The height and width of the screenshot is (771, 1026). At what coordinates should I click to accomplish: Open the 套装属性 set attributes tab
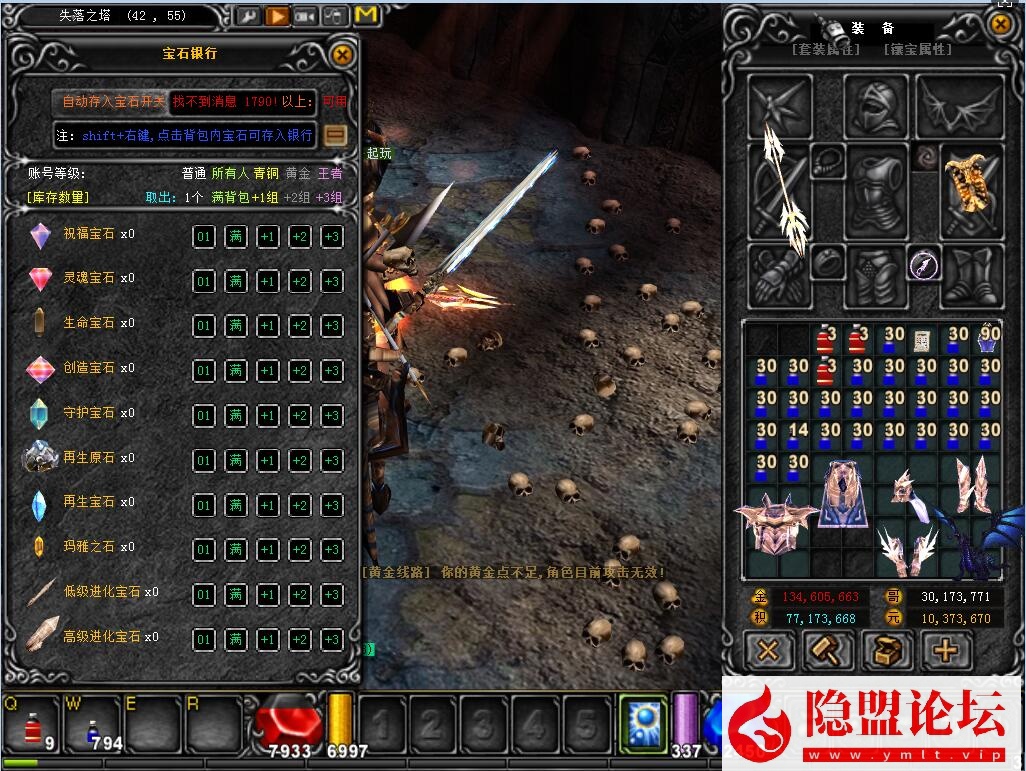coord(824,49)
